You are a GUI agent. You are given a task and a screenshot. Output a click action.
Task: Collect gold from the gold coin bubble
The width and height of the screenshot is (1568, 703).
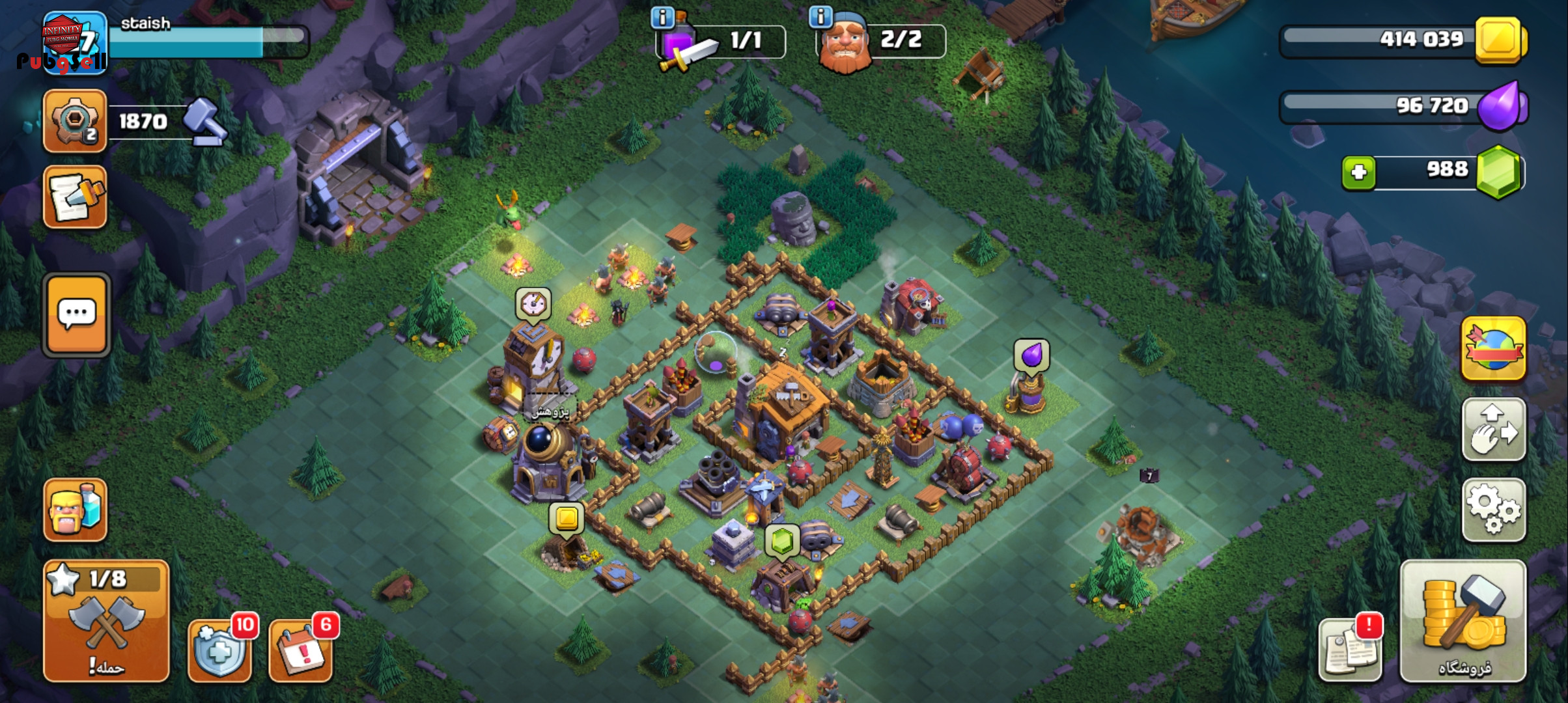tap(567, 518)
